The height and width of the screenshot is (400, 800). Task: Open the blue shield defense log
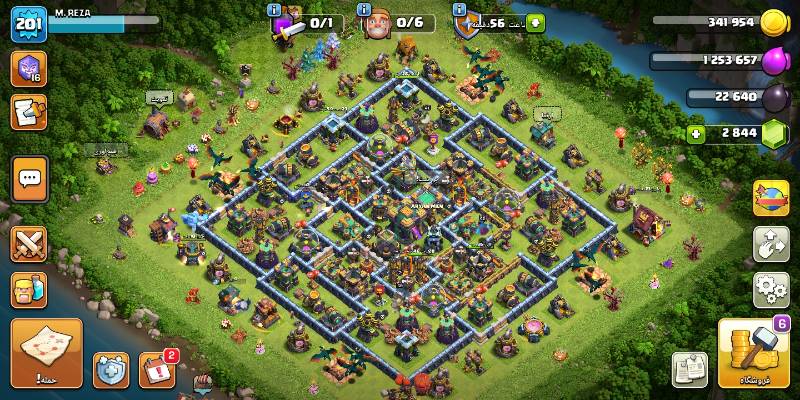(110, 370)
